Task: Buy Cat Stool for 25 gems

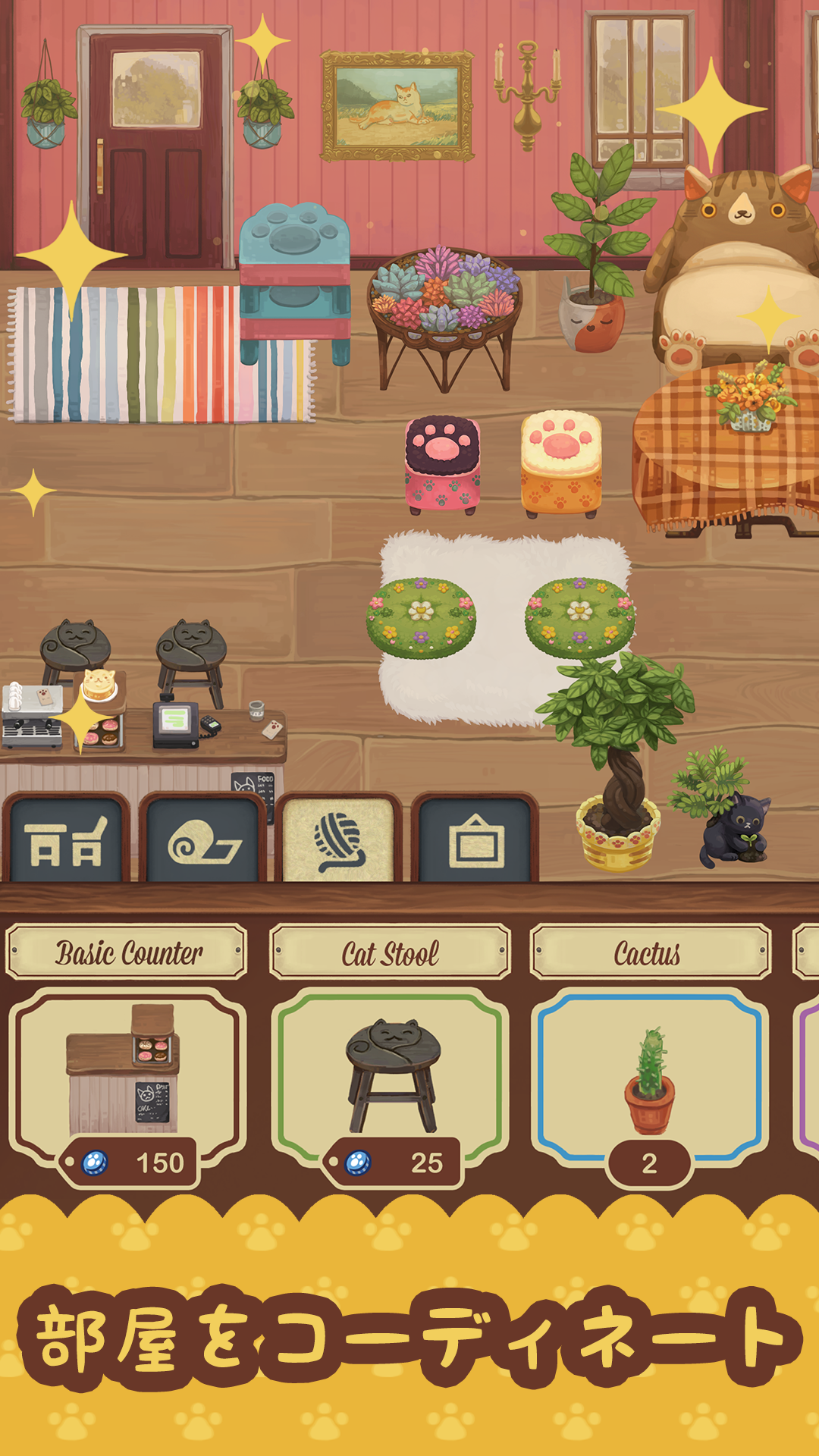Action: click(x=393, y=1163)
